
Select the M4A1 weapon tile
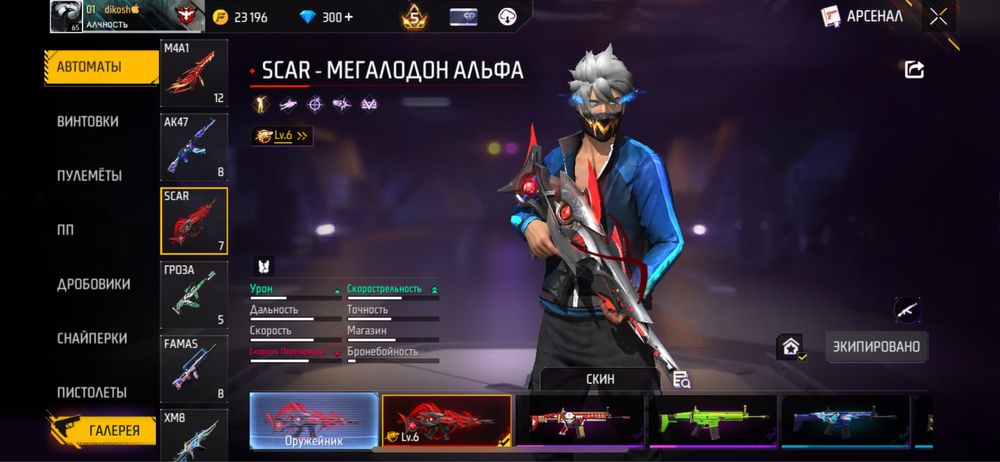coord(194,75)
